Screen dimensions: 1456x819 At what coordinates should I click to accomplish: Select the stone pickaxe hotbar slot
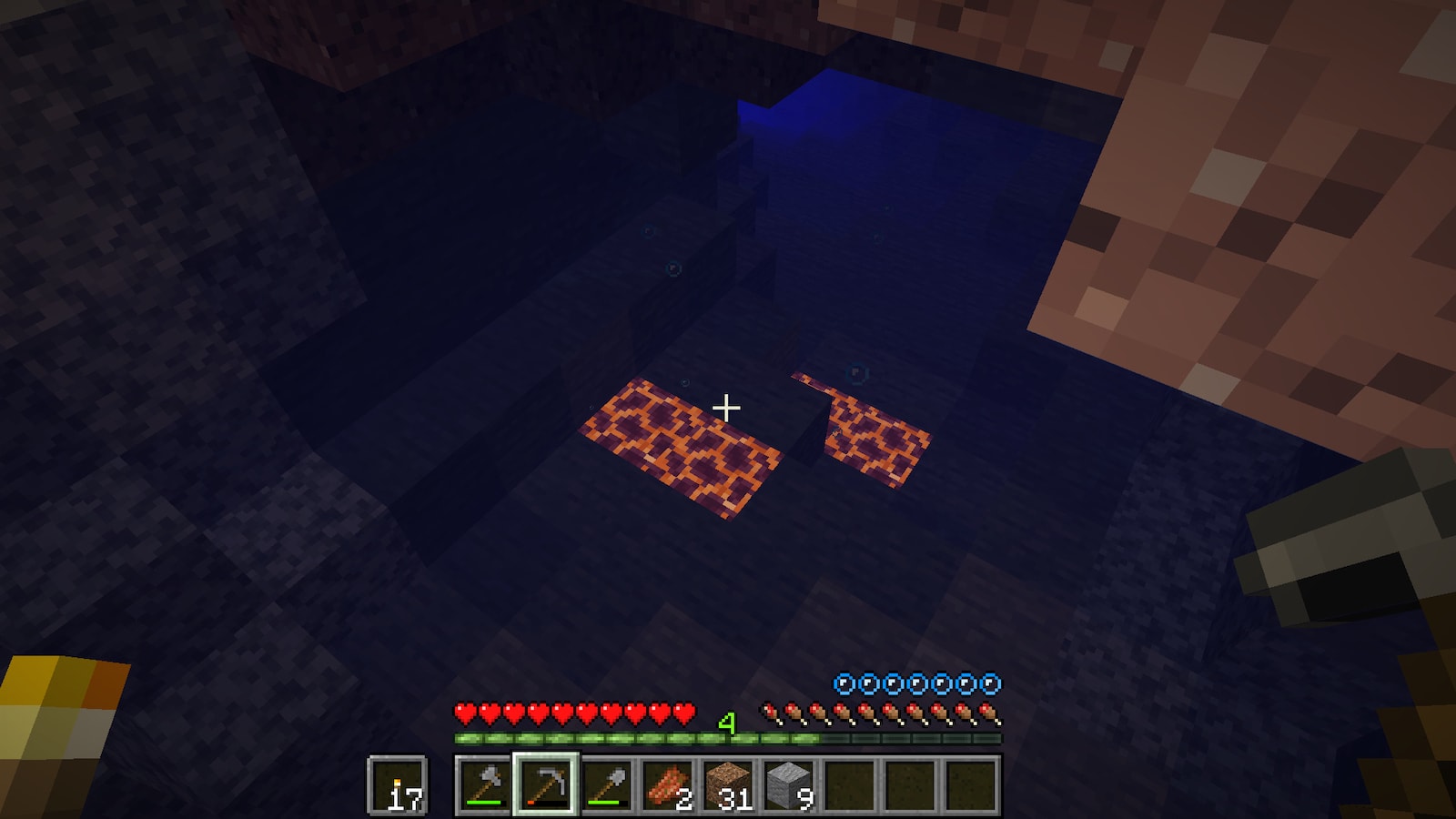pos(545,784)
